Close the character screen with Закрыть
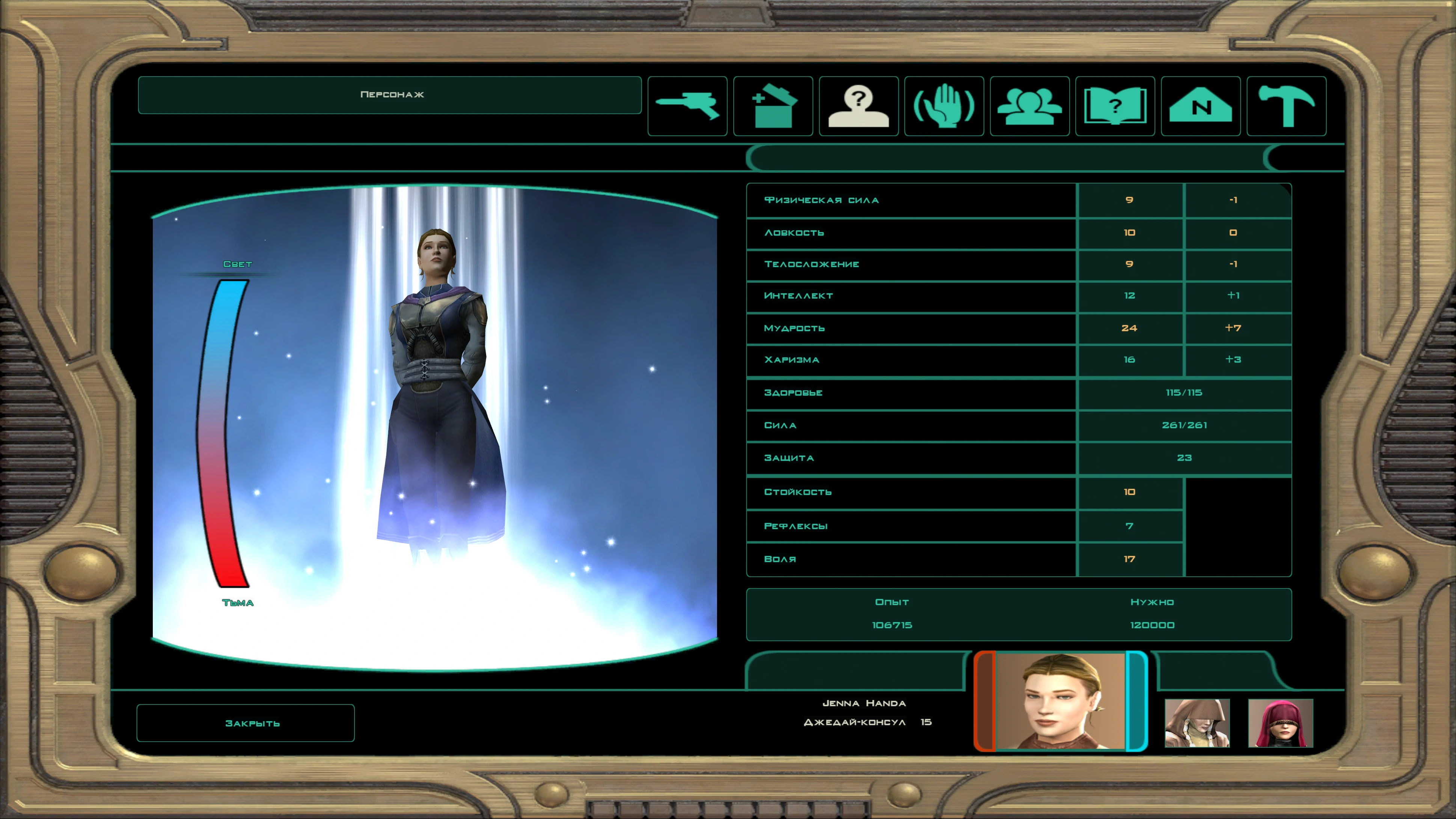Screen dimensions: 1456x819 pos(245,723)
